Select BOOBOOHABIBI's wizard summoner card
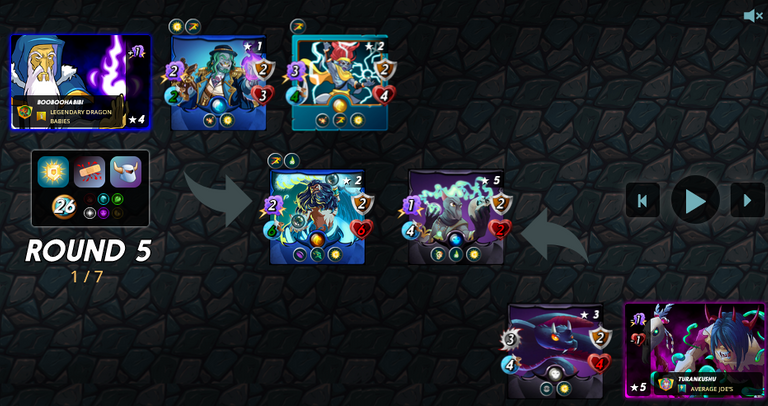Viewport: 768px width, 406px height. click(x=80, y=82)
